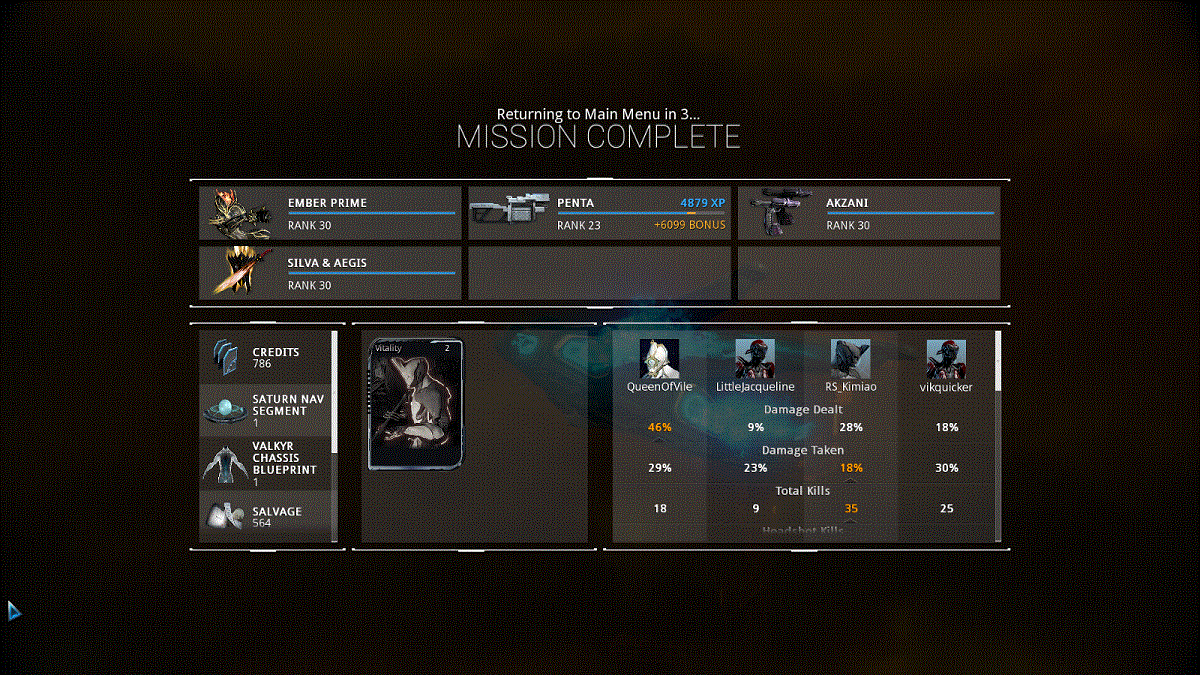Click the Saturn Nav Segment reward
Screen dimensions: 1200x675
click(266, 410)
